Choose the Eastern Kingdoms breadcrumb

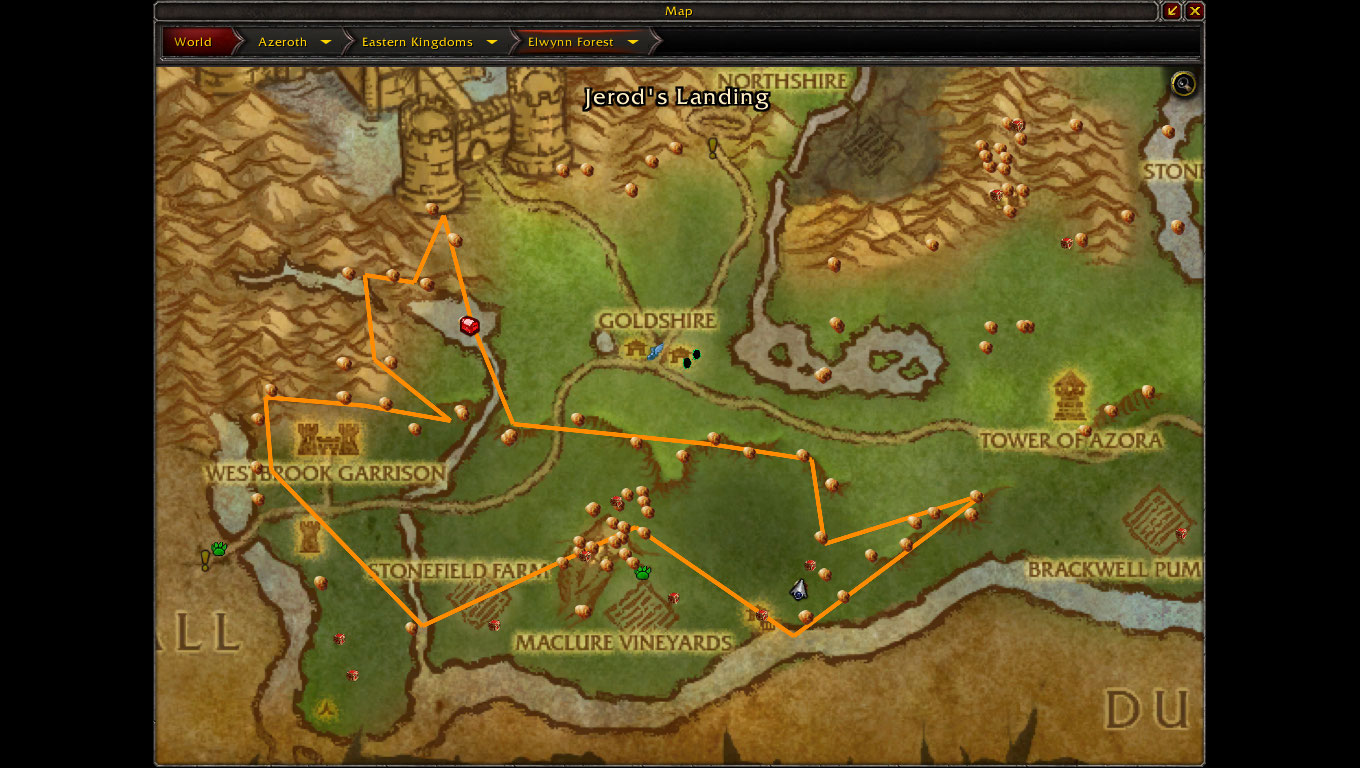click(x=416, y=42)
